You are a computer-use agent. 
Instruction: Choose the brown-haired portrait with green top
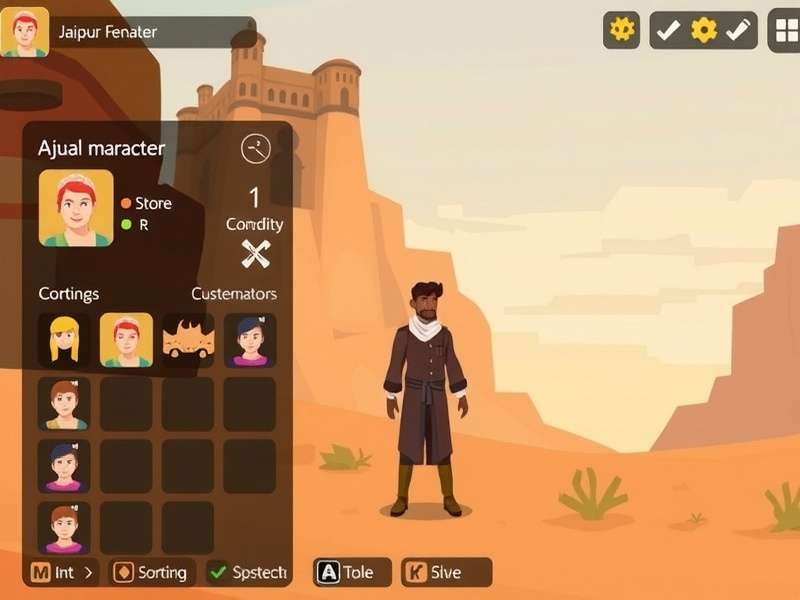(x=64, y=403)
